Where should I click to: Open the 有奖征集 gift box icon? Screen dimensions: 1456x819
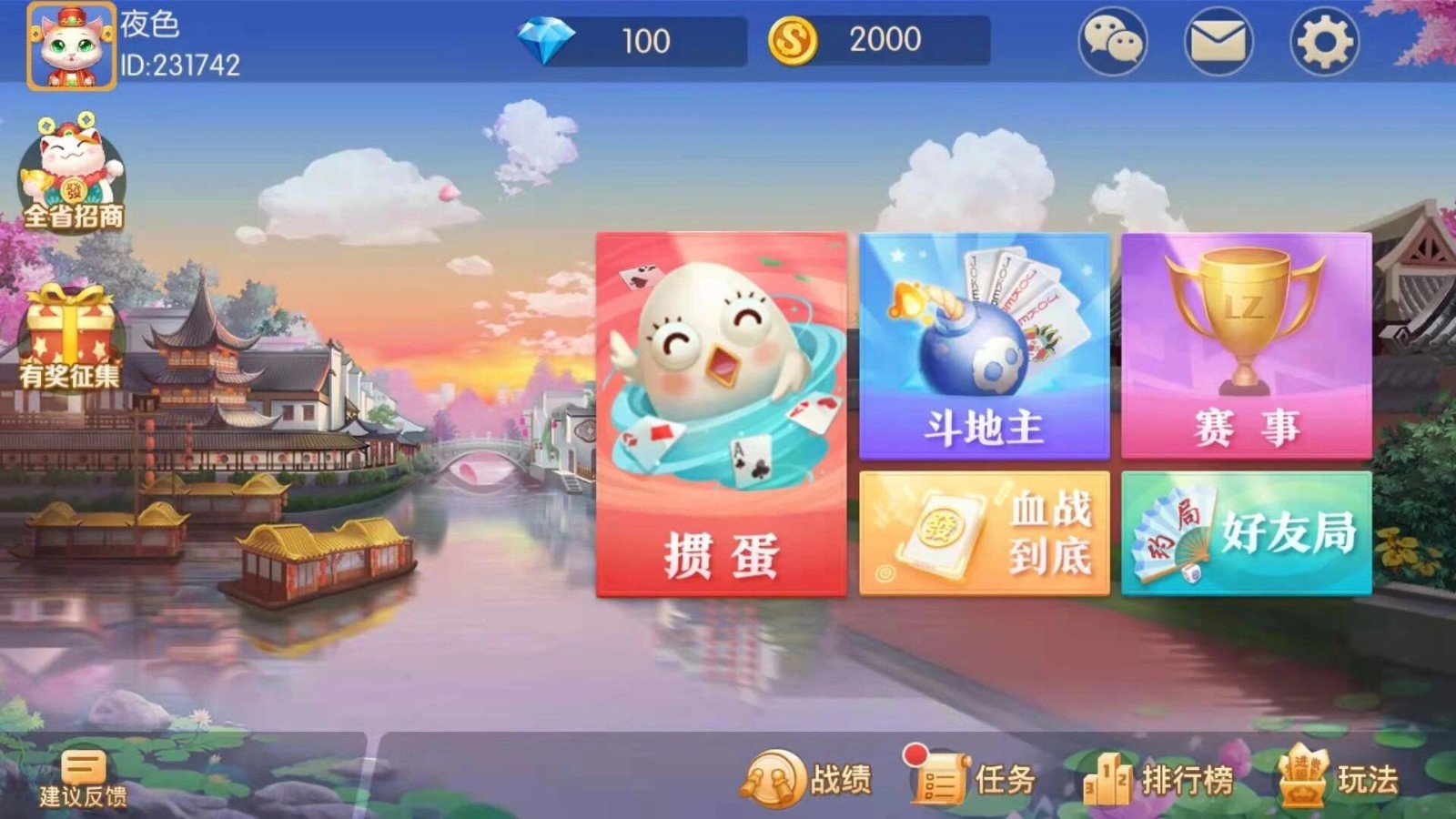[68, 337]
